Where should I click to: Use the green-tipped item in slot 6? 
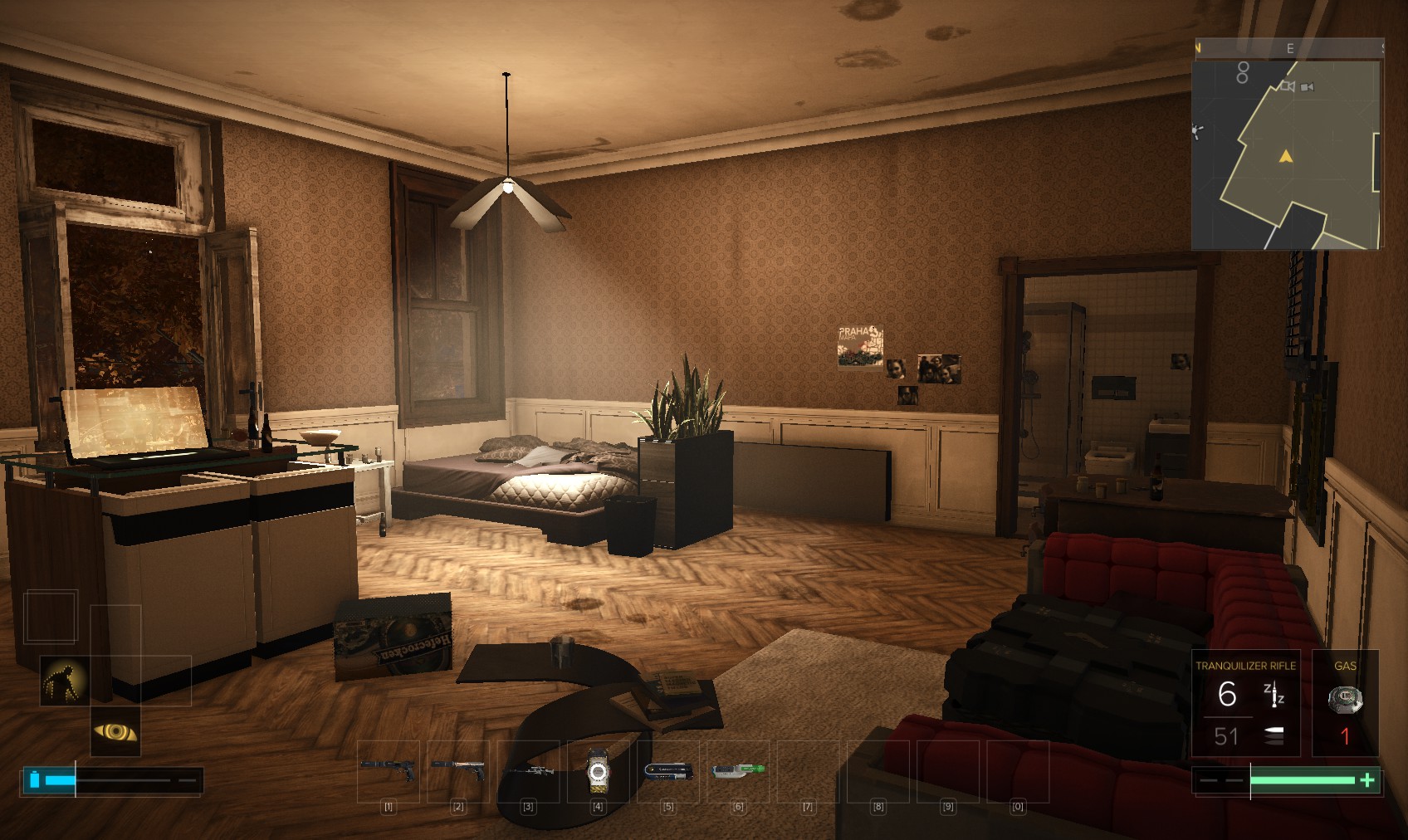click(737, 770)
